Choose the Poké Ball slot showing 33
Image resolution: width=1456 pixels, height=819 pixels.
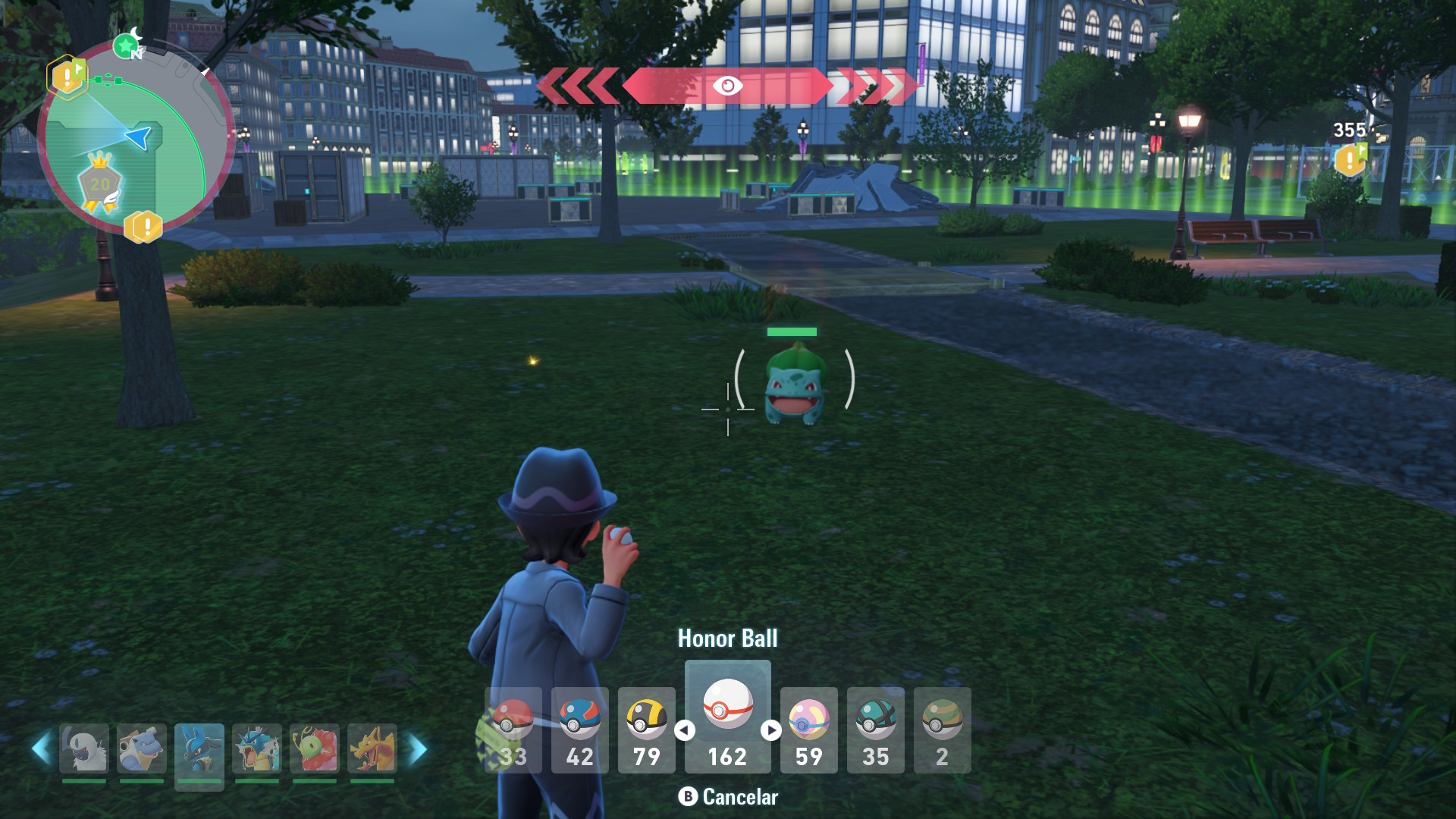click(x=513, y=730)
